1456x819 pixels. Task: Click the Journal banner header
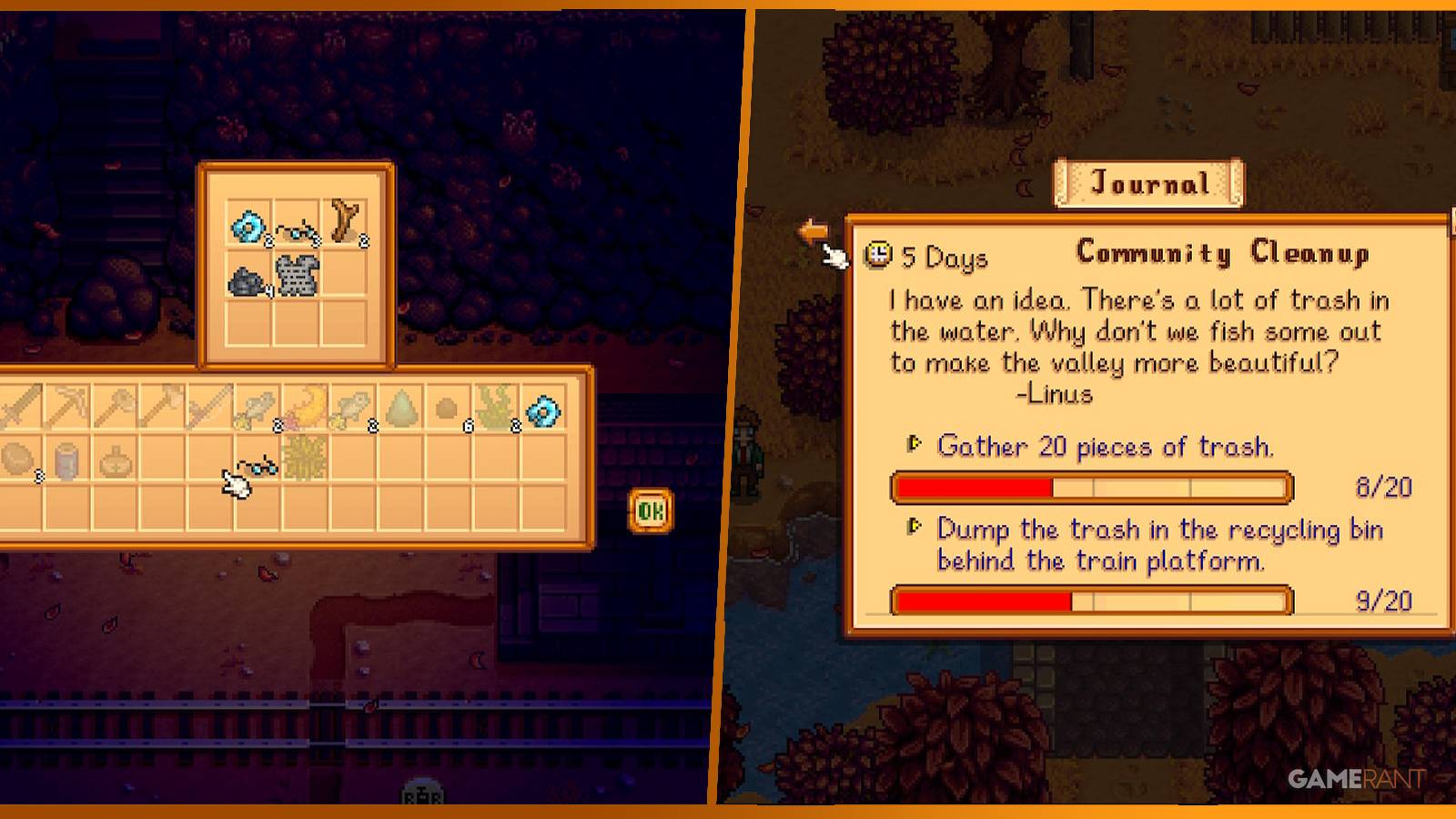[1149, 182]
